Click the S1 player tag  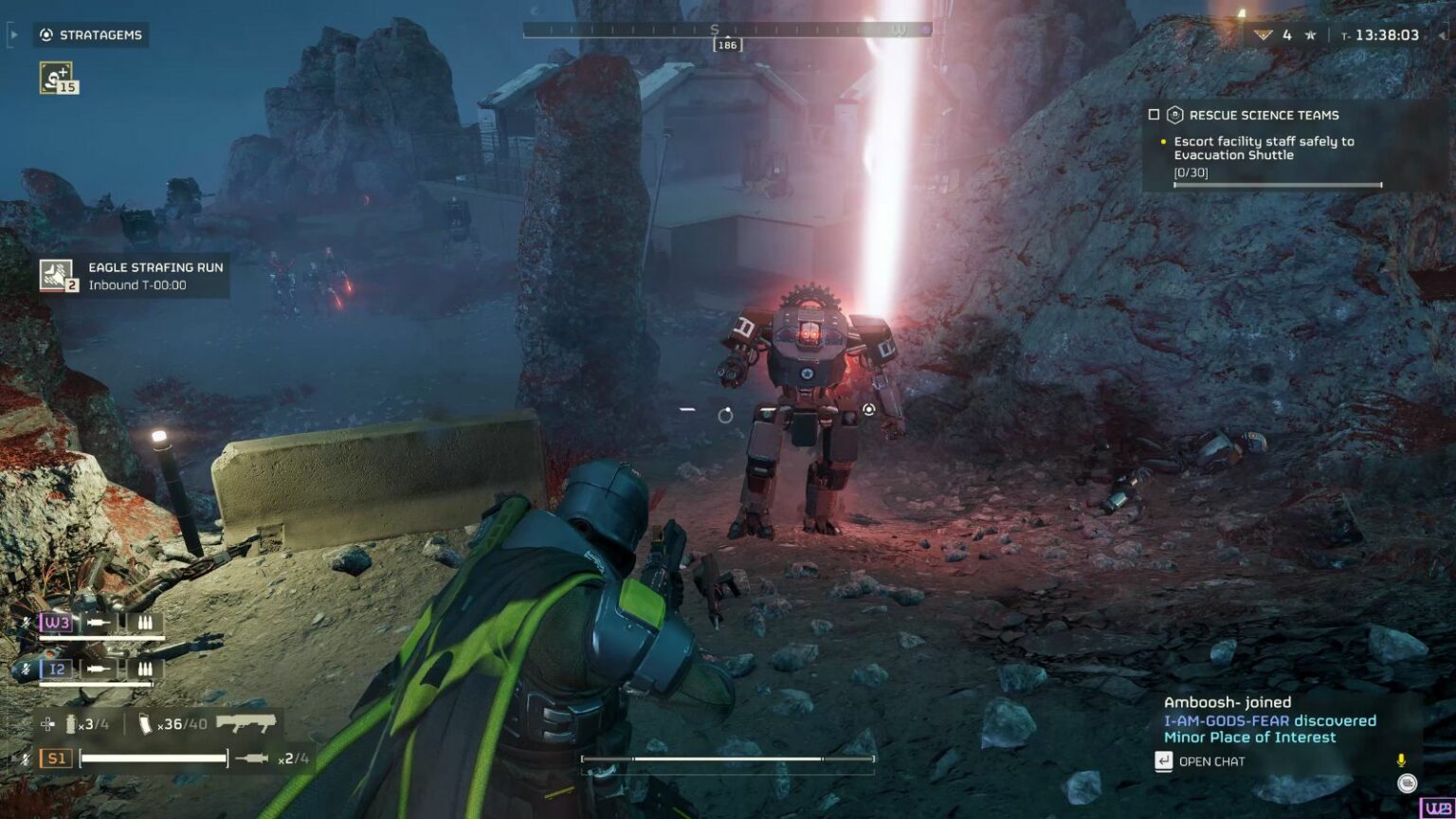point(56,758)
